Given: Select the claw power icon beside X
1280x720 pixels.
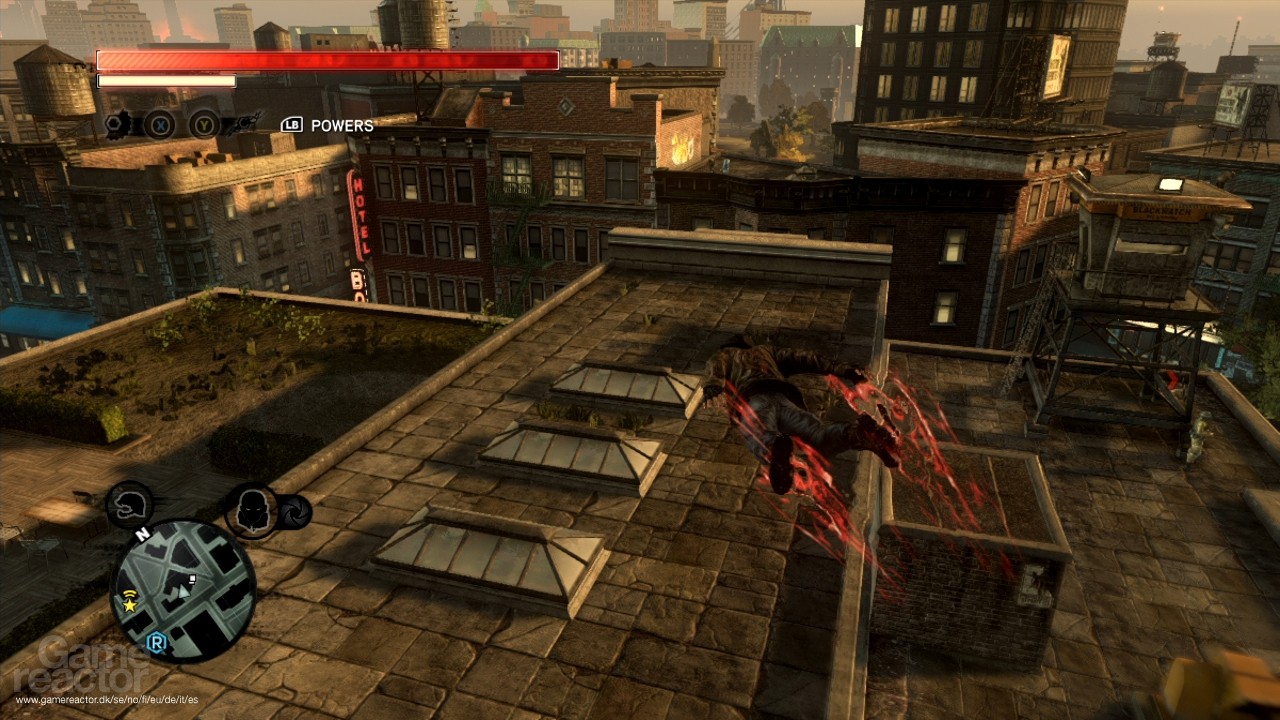Looking at the screenshot, I should pyautogui.click(x=115, y=125).
